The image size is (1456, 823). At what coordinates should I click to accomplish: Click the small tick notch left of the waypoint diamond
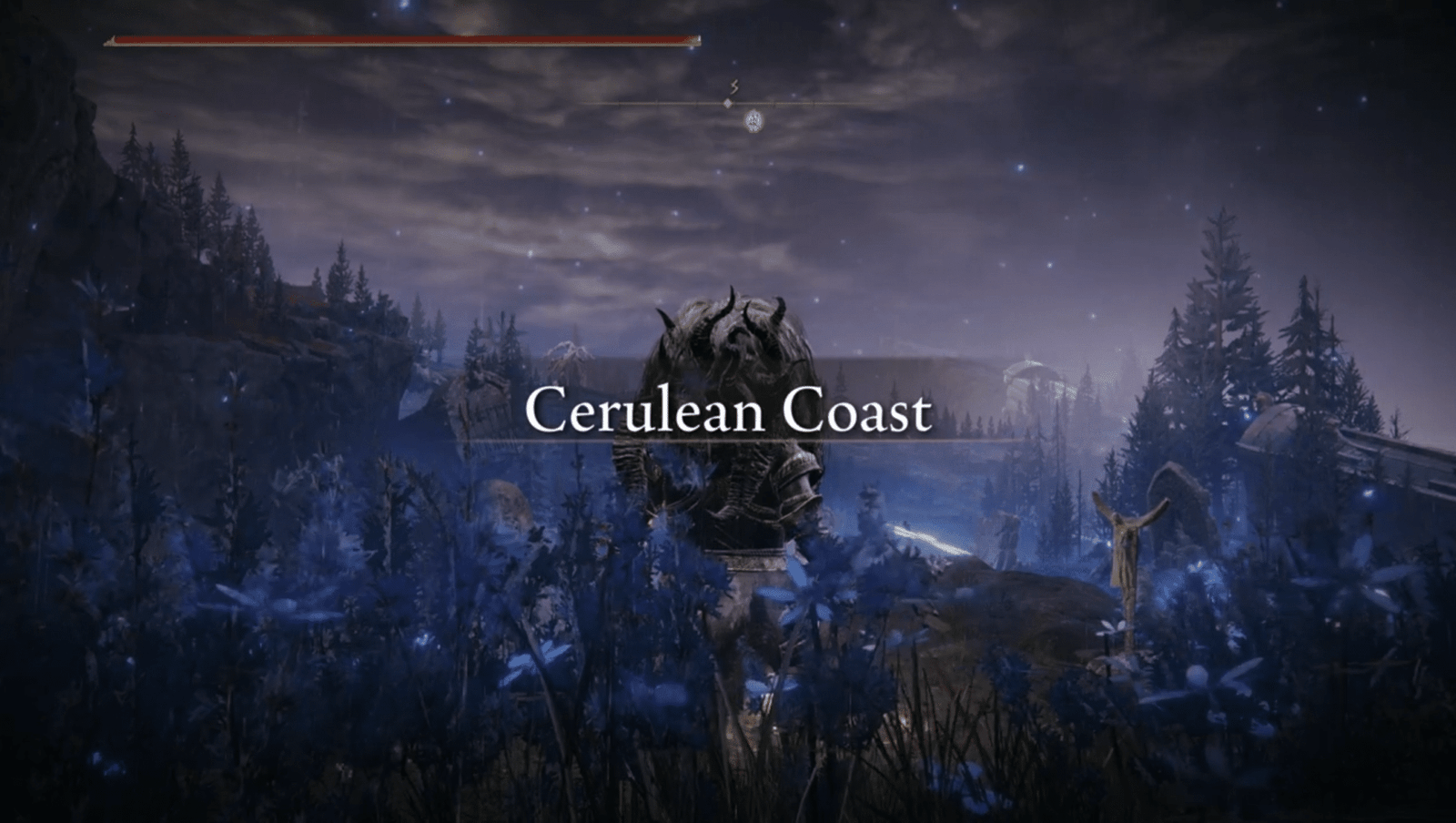coord(696,102)
